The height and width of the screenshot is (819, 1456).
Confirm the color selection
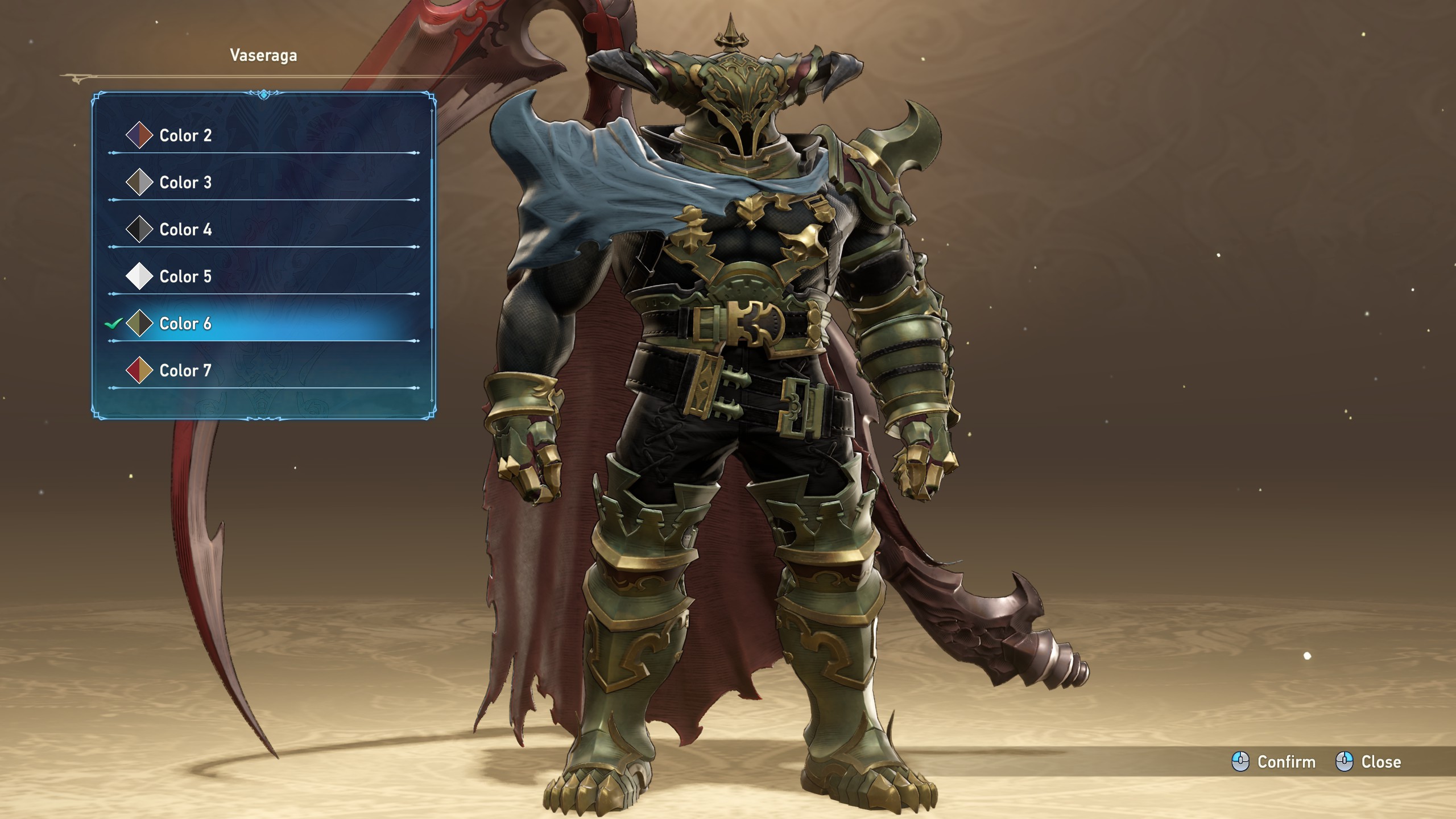point(1273,762)
